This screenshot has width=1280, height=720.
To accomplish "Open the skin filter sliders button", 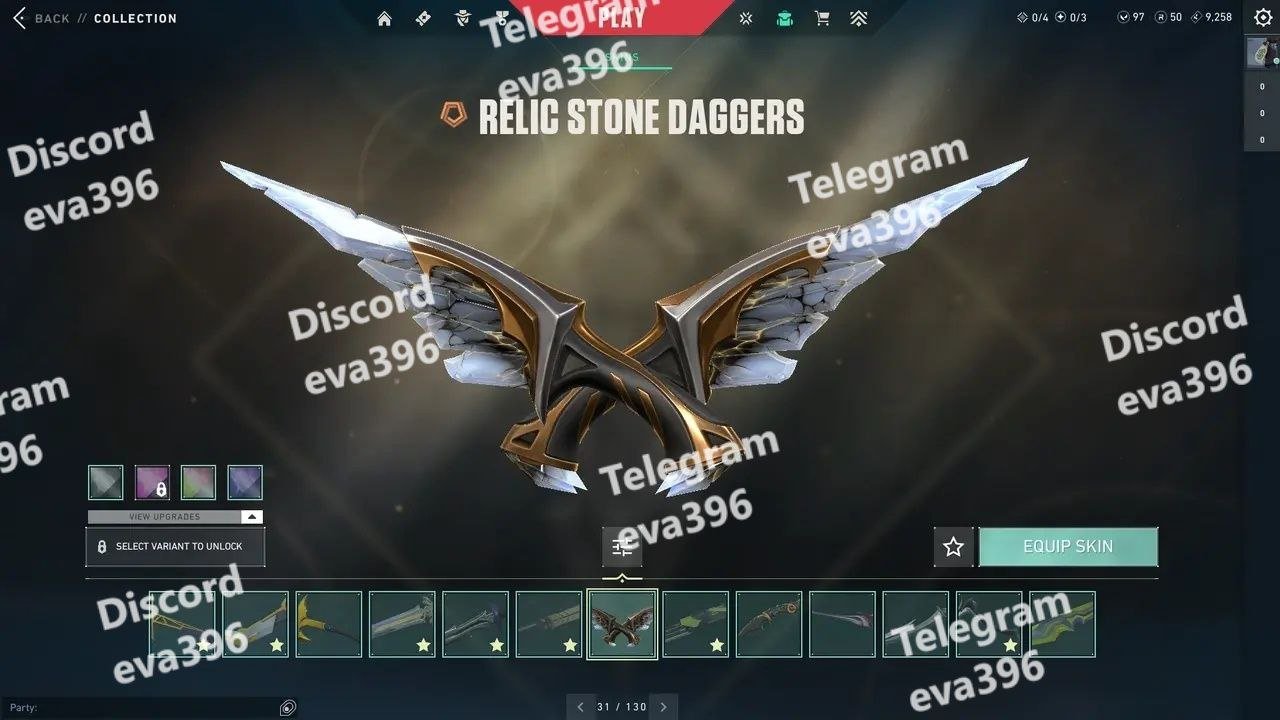I will (622, 547).
